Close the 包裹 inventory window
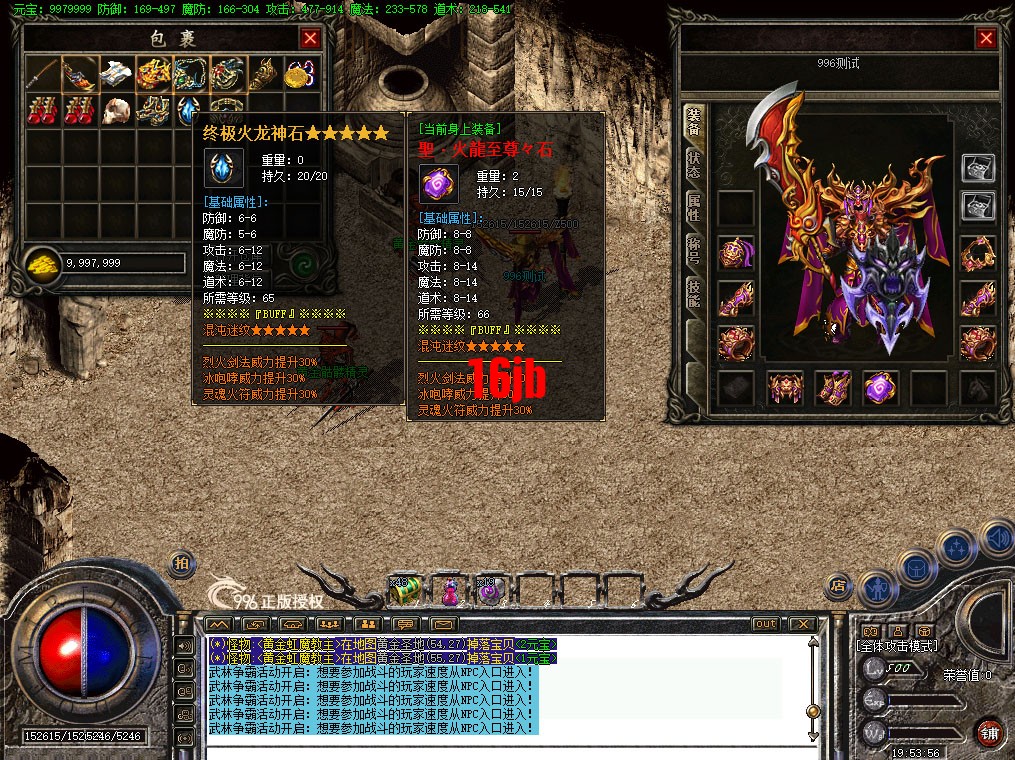The height and width of the screenshot is (760, 1015). (x=310, y=39)
